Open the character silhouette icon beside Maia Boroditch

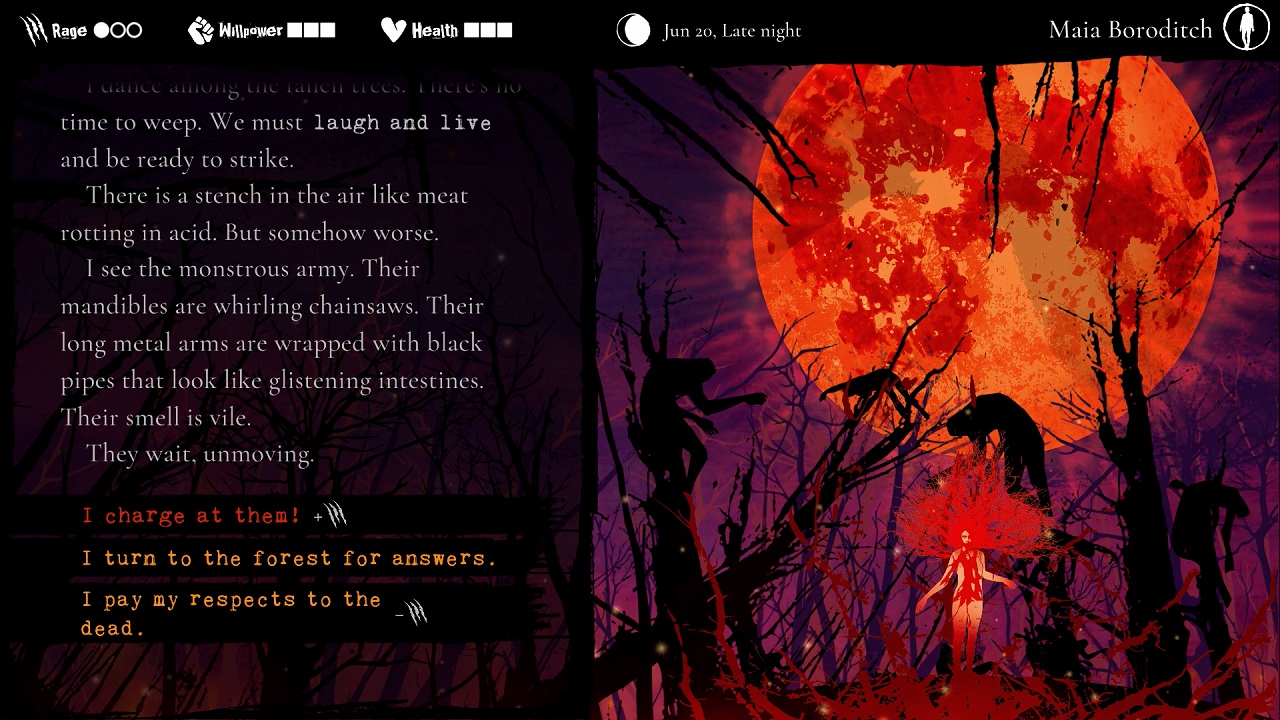(x=1246, y=29)
